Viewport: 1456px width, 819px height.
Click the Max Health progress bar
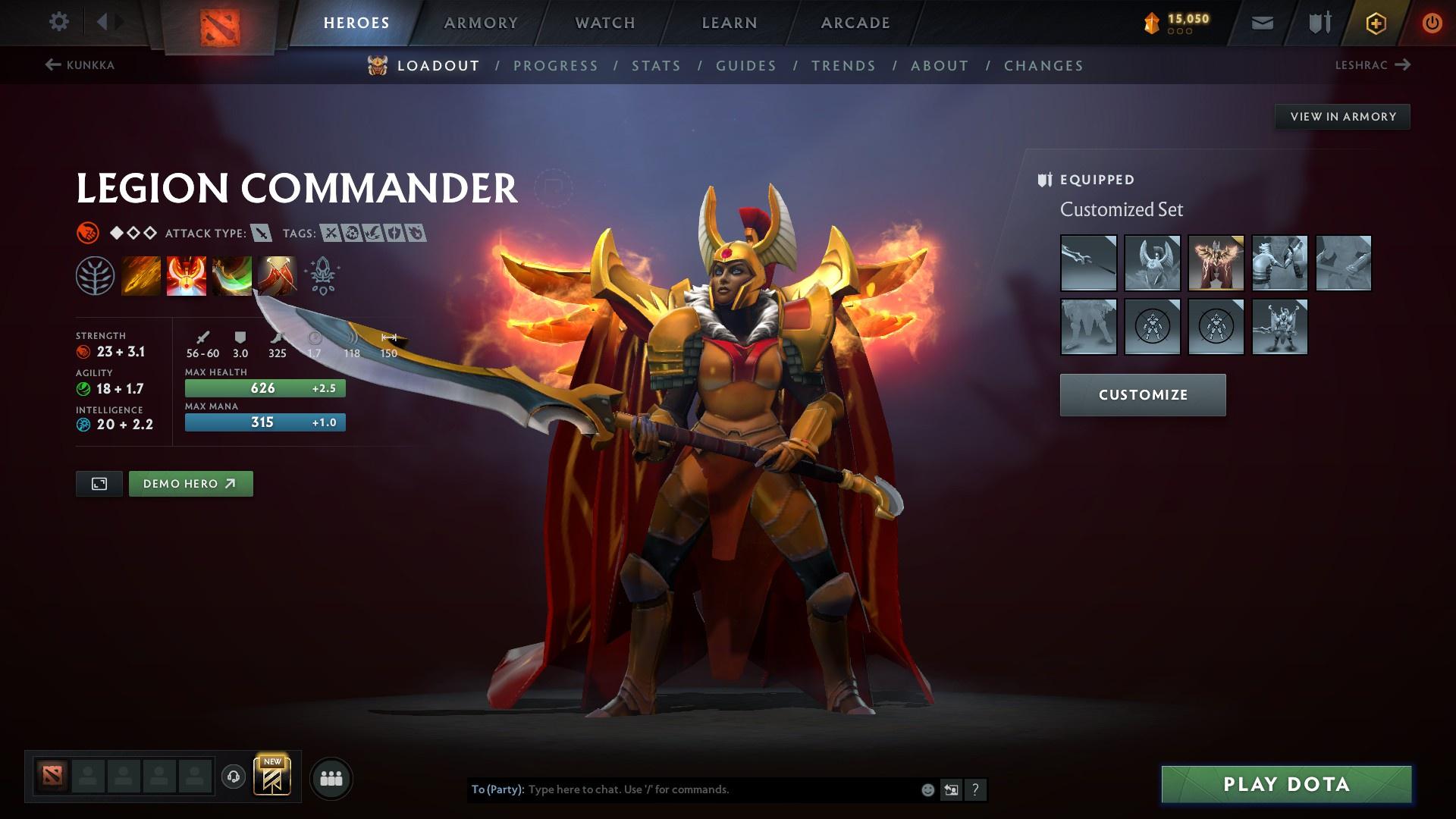click(264, 388)
